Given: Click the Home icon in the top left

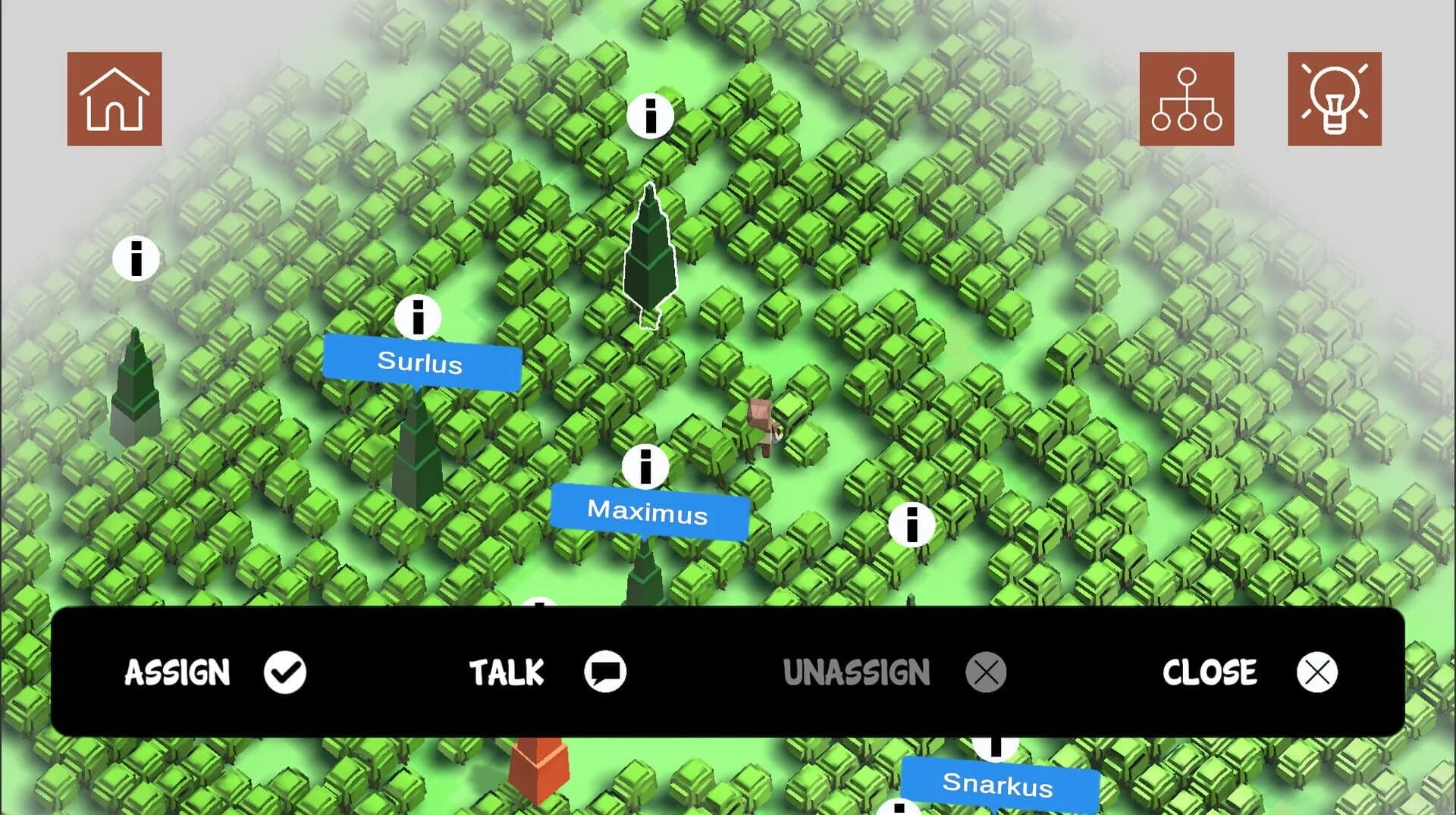Looking at the screenshot, I should point(115,99).
